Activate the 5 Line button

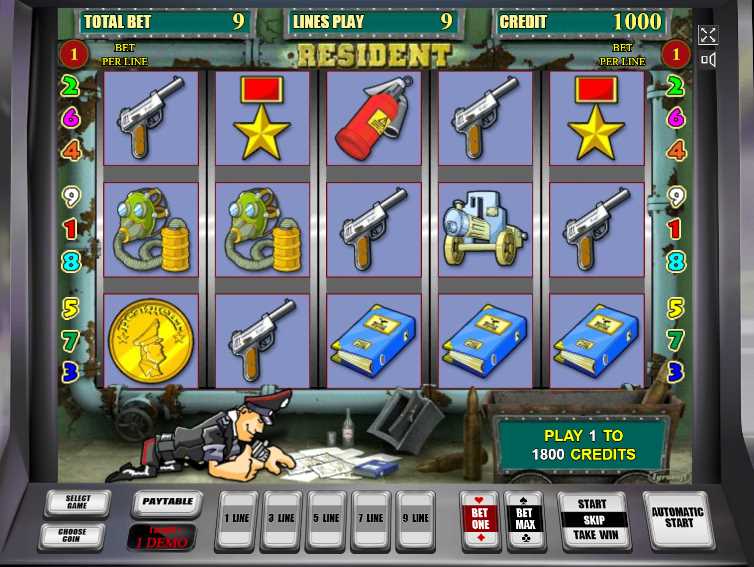pyautogui.click(x=326, y=518)
